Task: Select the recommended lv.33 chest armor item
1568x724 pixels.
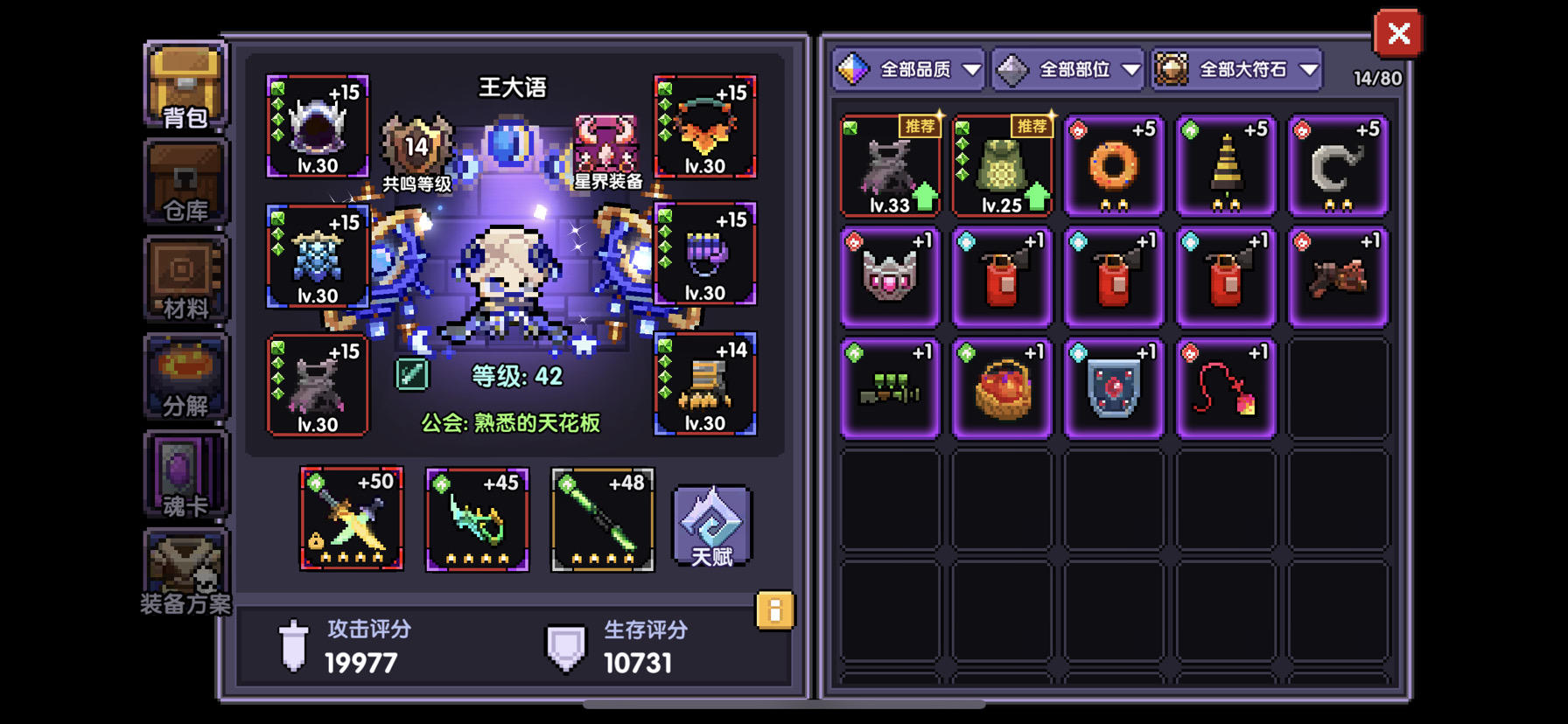Action: coord(889,166)
